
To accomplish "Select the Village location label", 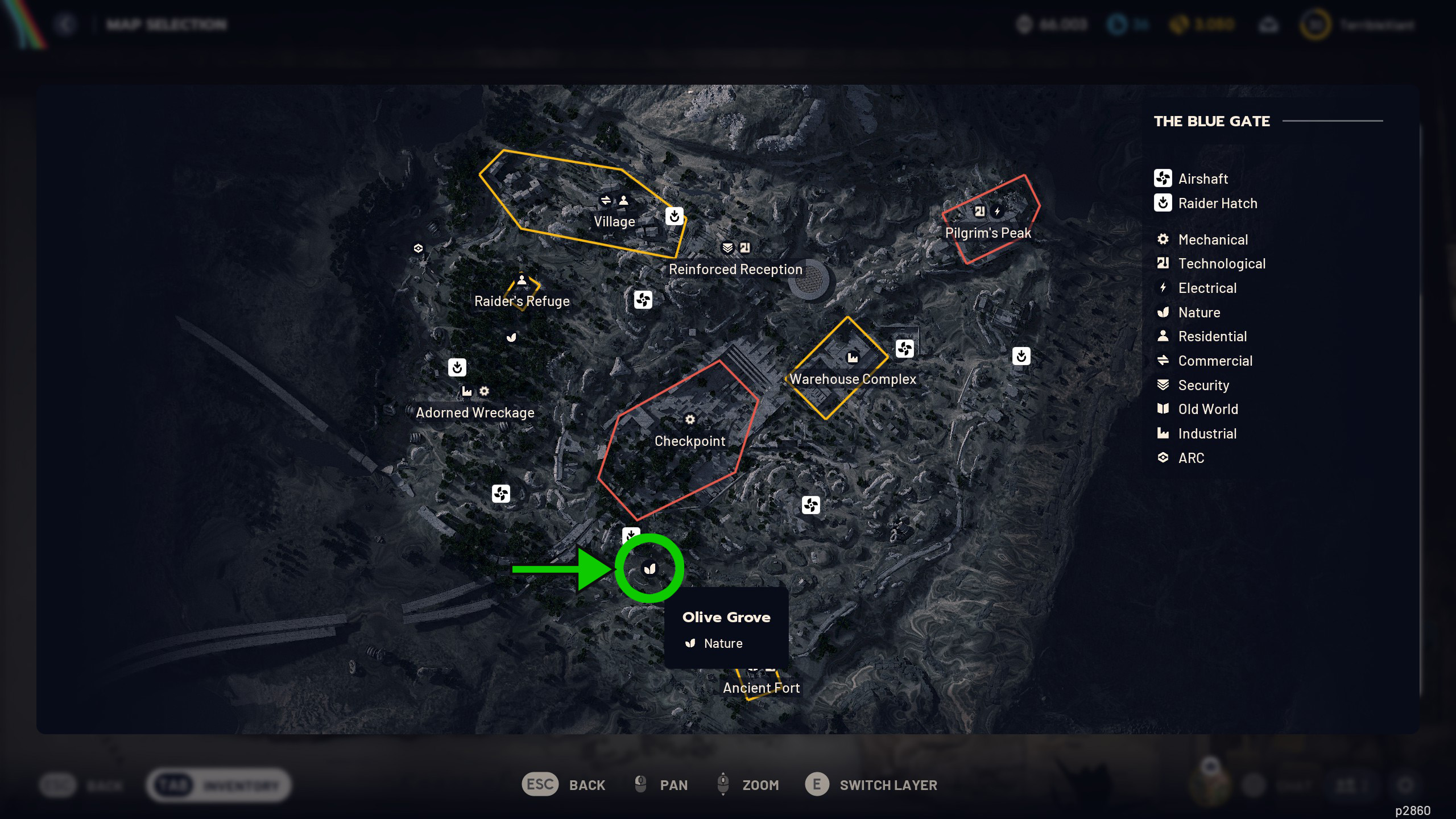I will pyautogui.click(x=614, y=221).
